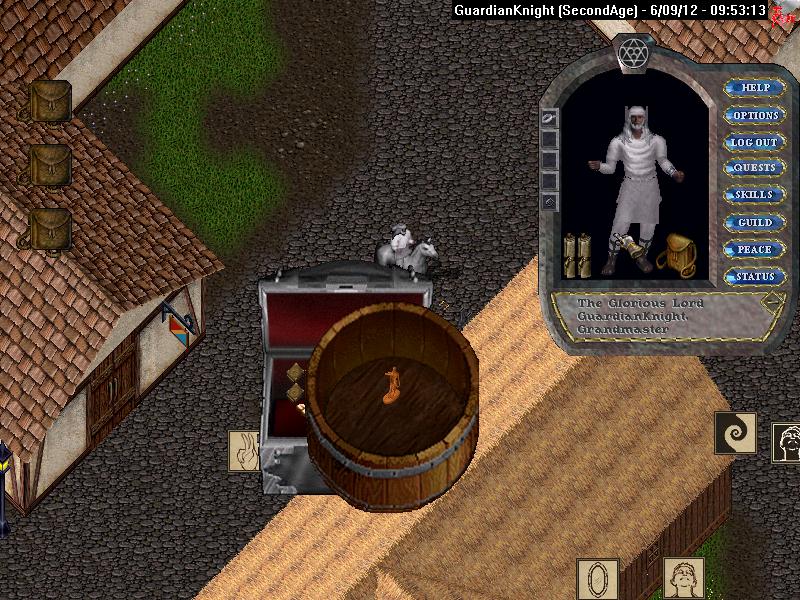The width and height of the screenshot is (800, 600).
Task: Activate the upturned face spell icon beside mirror
Action: pyautogui.click(x=684, y=579)
